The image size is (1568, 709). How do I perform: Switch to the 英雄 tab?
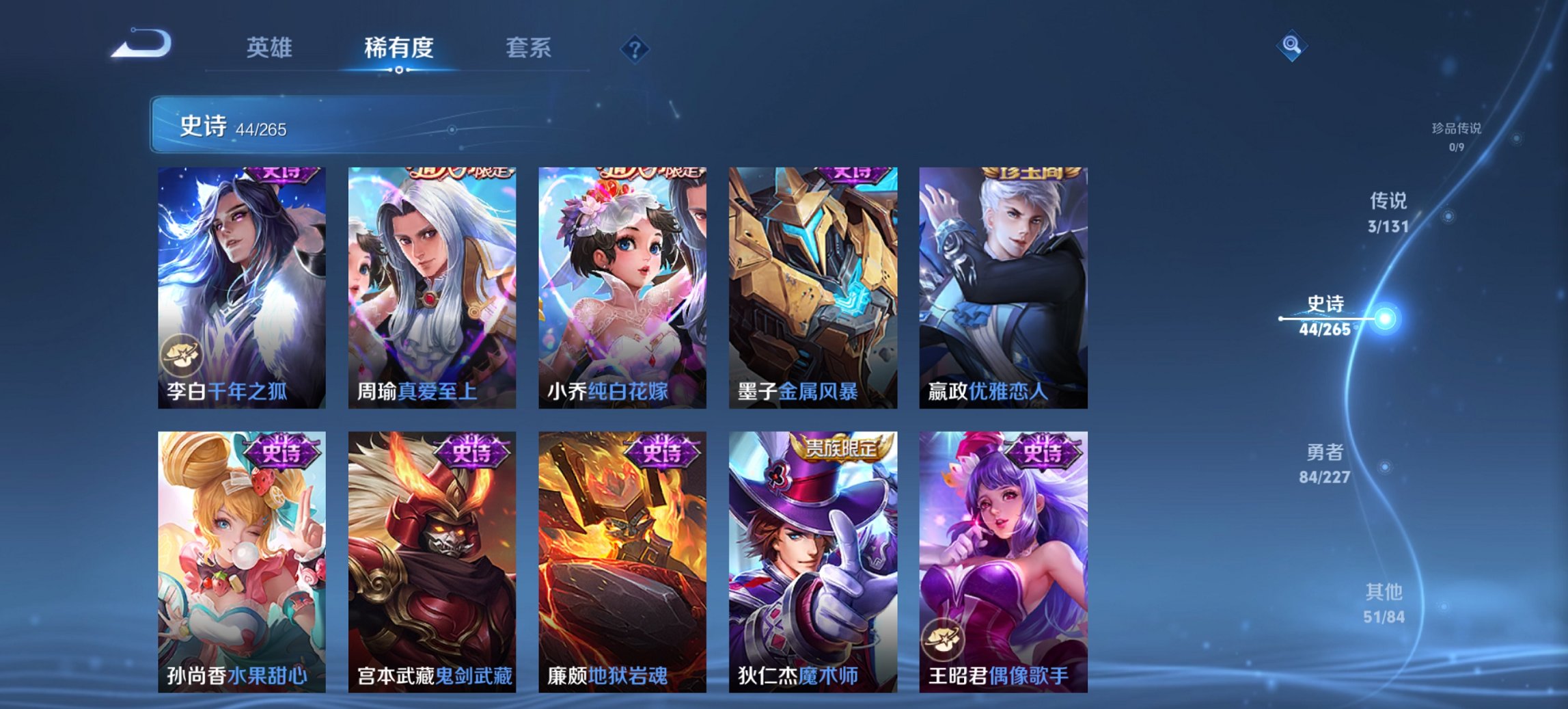(x=272, y=48)
